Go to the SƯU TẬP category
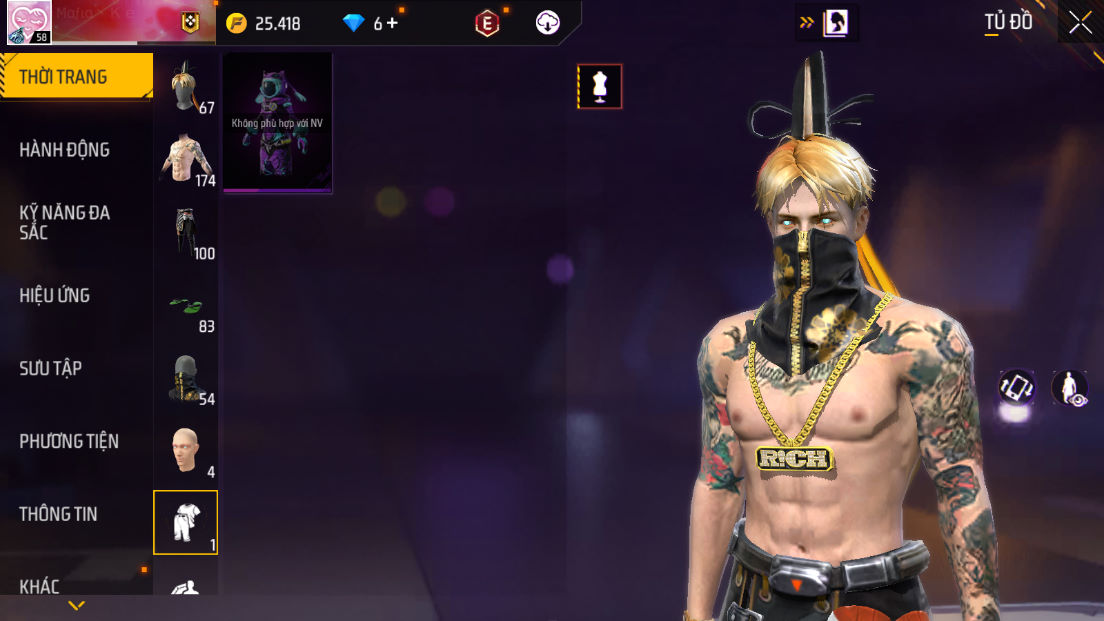 point(51,368)
